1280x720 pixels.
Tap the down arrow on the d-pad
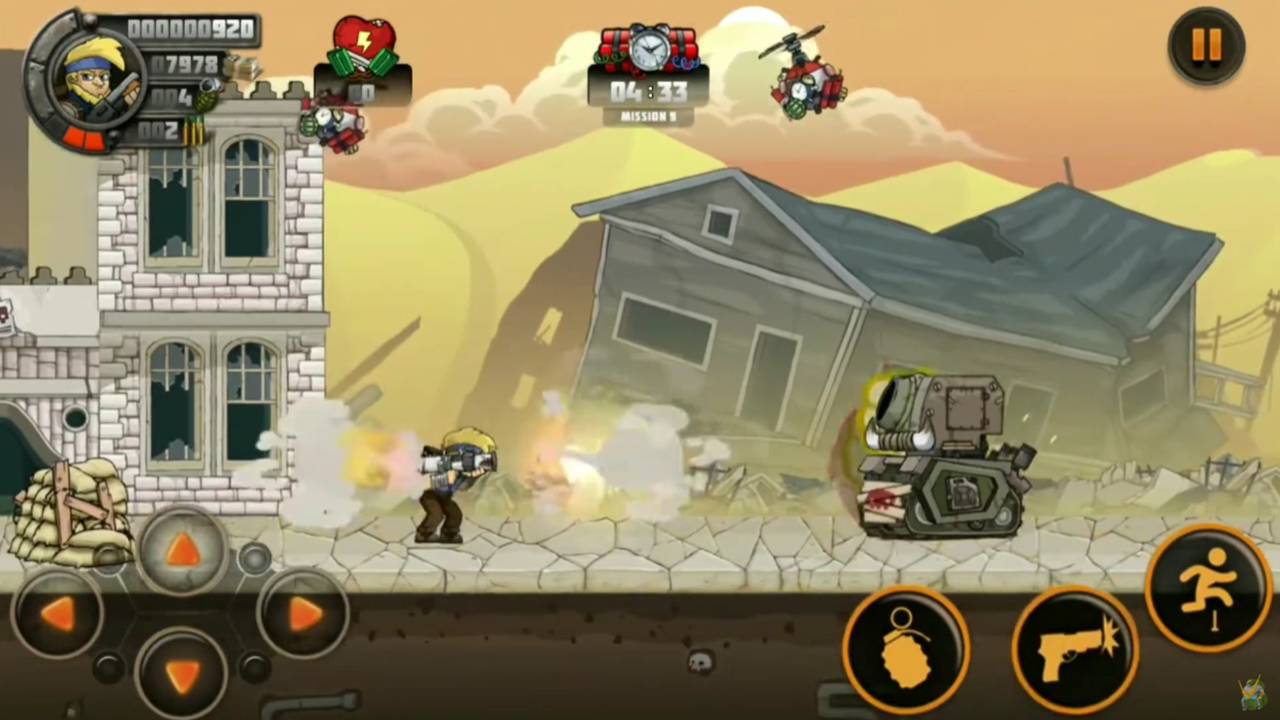pyautogui.click(x=181, y=674)
